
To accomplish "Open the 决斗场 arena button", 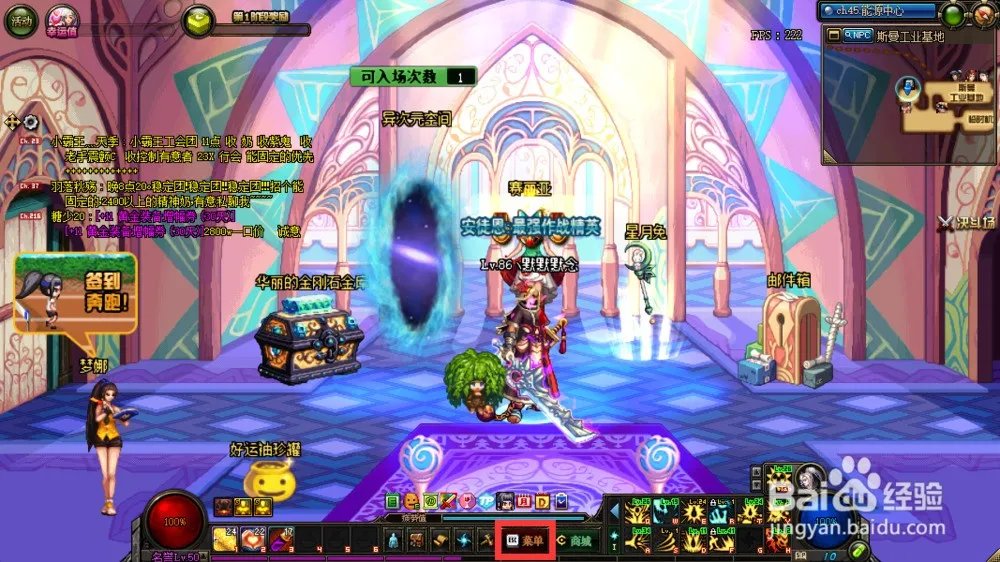I will (966, 222).
